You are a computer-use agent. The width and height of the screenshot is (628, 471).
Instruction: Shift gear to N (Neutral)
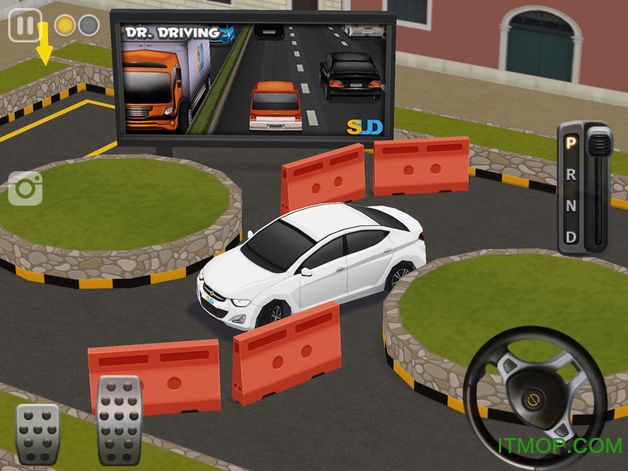coord(571,205)
